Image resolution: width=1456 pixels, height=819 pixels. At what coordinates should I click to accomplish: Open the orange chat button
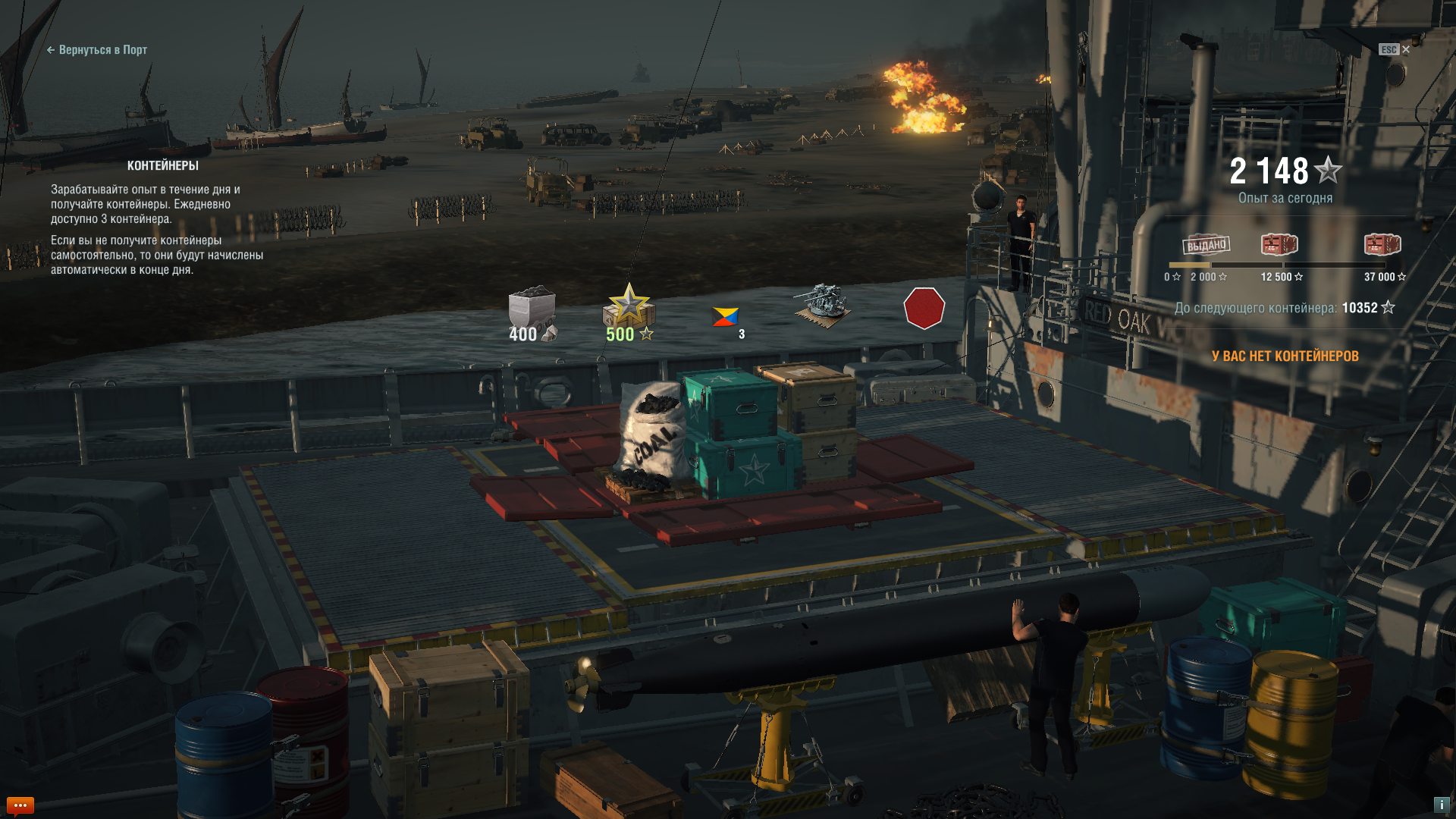pyautogui.click(x=20, y=805)
